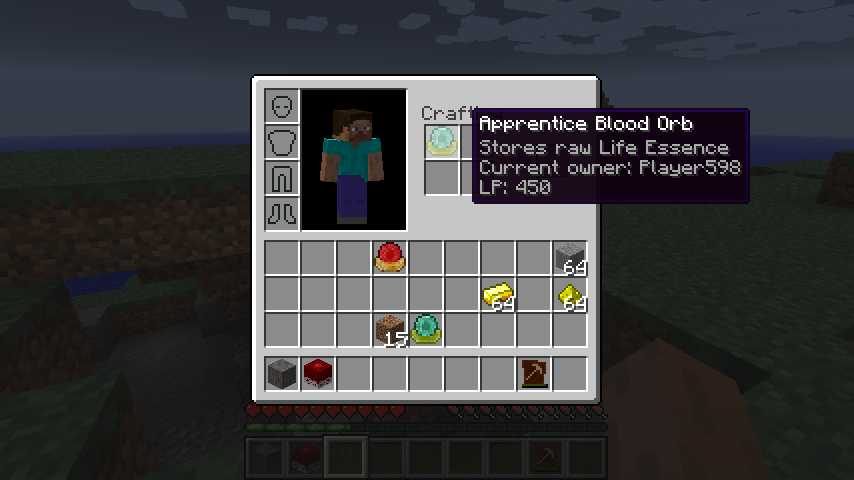Viewport: 854px width, 480px height.
Task: Click the grey stone block in the hotbar
Action: tap(282, 374)
